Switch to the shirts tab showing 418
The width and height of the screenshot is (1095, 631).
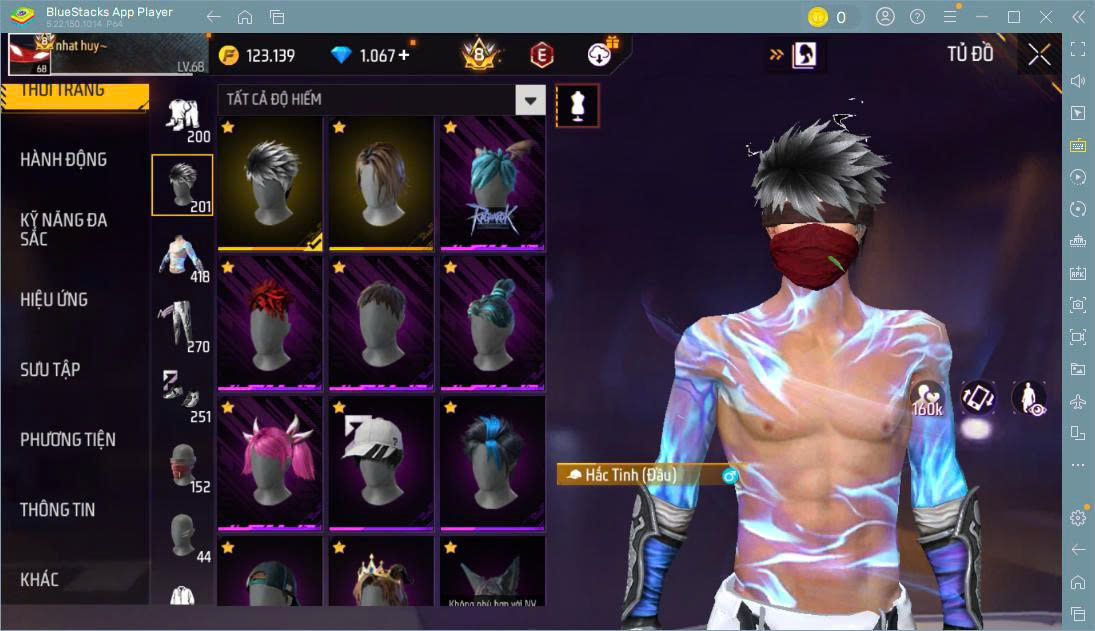[182, 257]
